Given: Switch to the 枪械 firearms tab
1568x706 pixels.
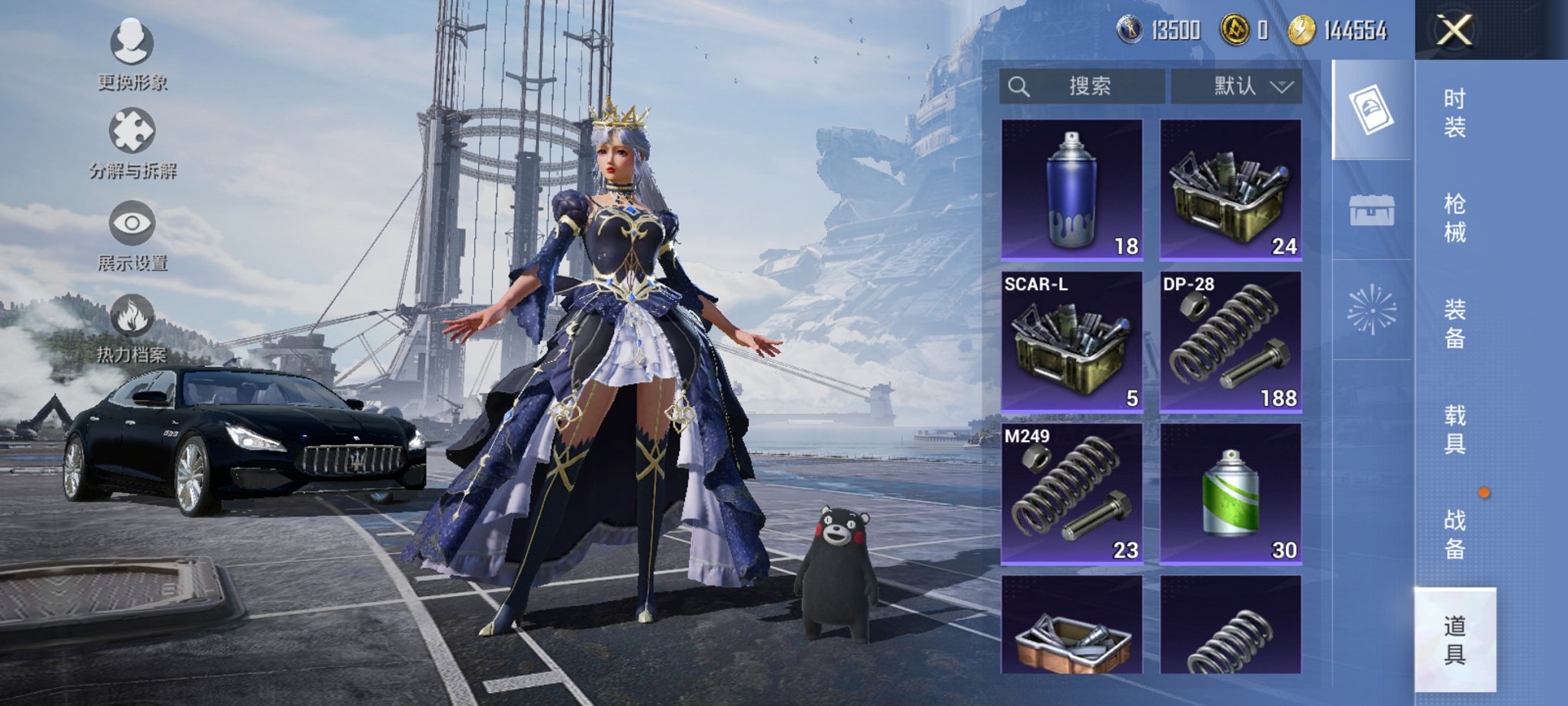Looking at the screenshot, I should pyautogui.click(x=1454, y=218).
